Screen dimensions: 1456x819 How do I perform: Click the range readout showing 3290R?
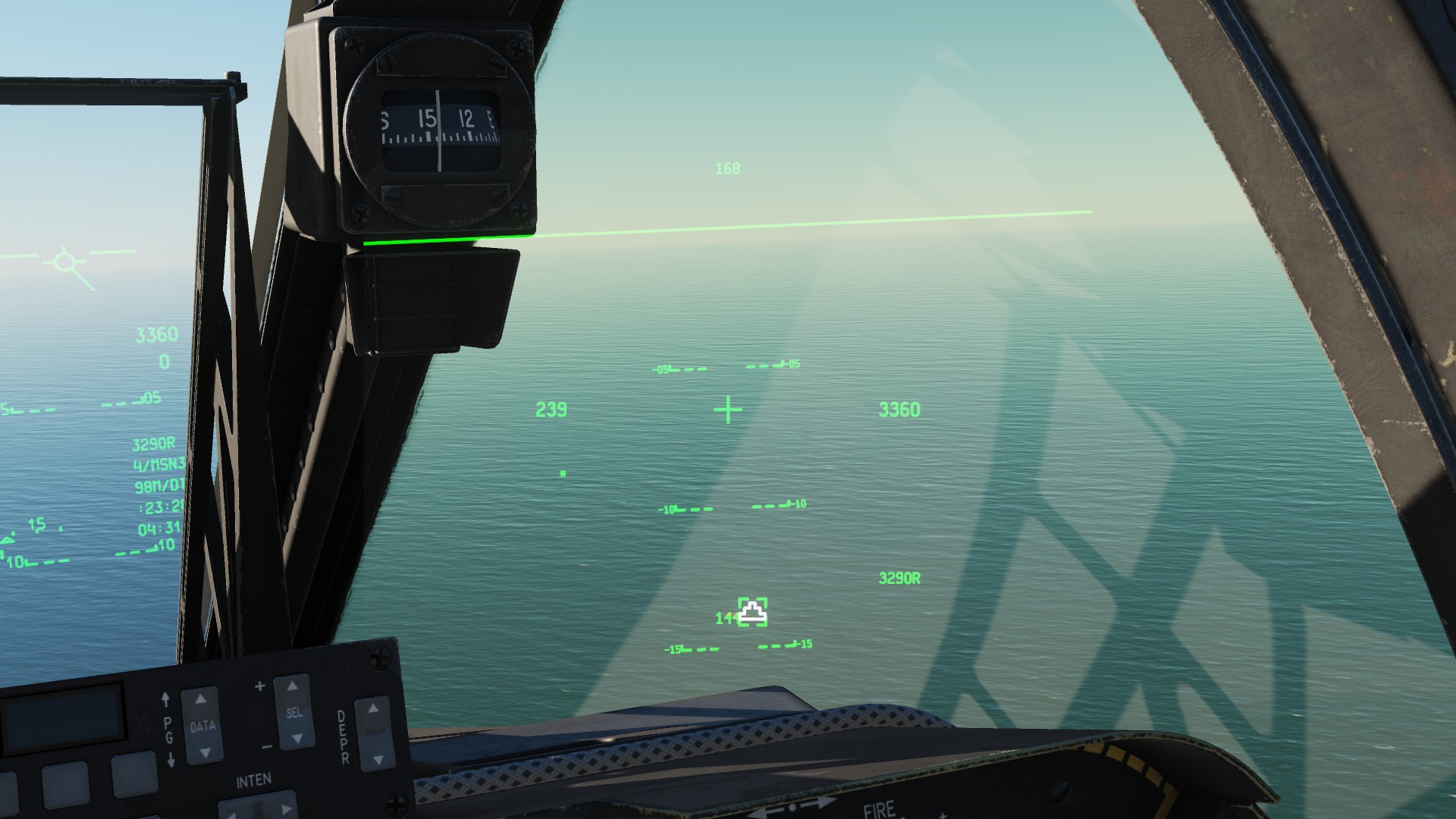(899, 578)
